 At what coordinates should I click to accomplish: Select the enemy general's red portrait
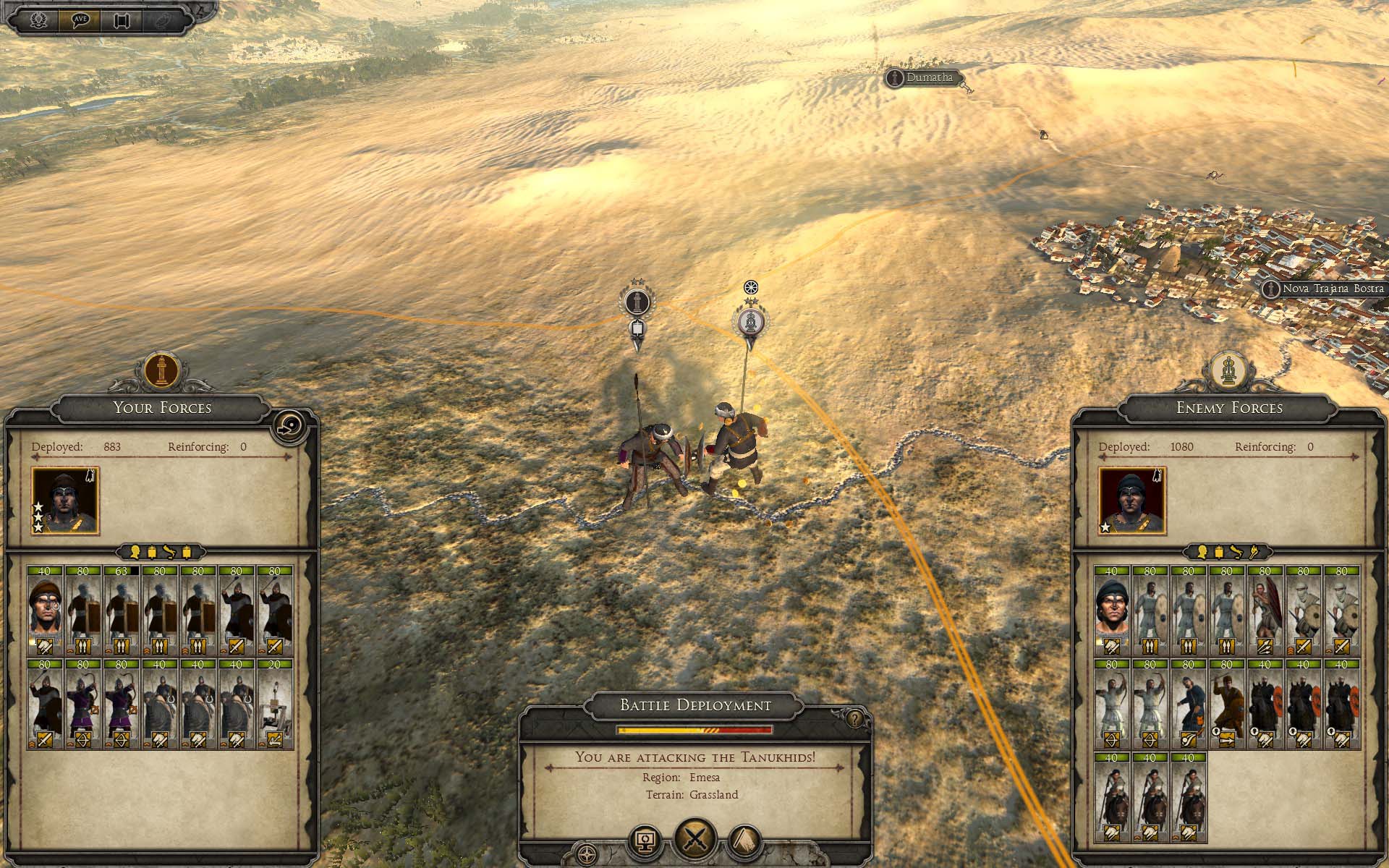click(x=1132, y=501)
